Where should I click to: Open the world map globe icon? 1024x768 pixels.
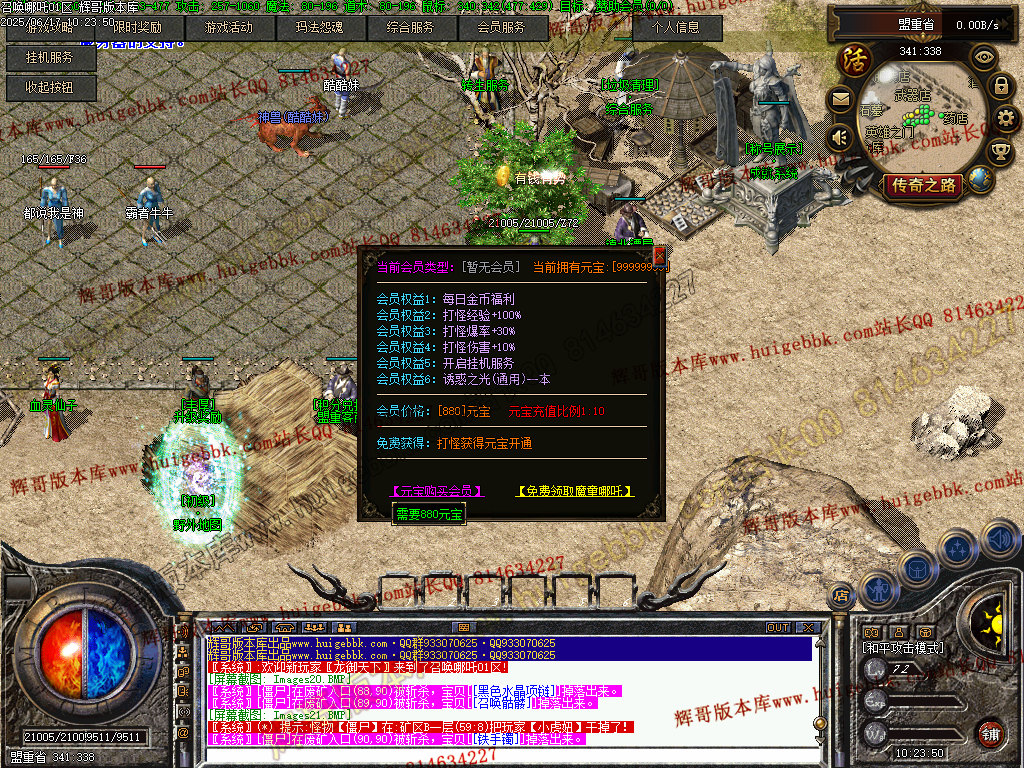tap(980, 179)
